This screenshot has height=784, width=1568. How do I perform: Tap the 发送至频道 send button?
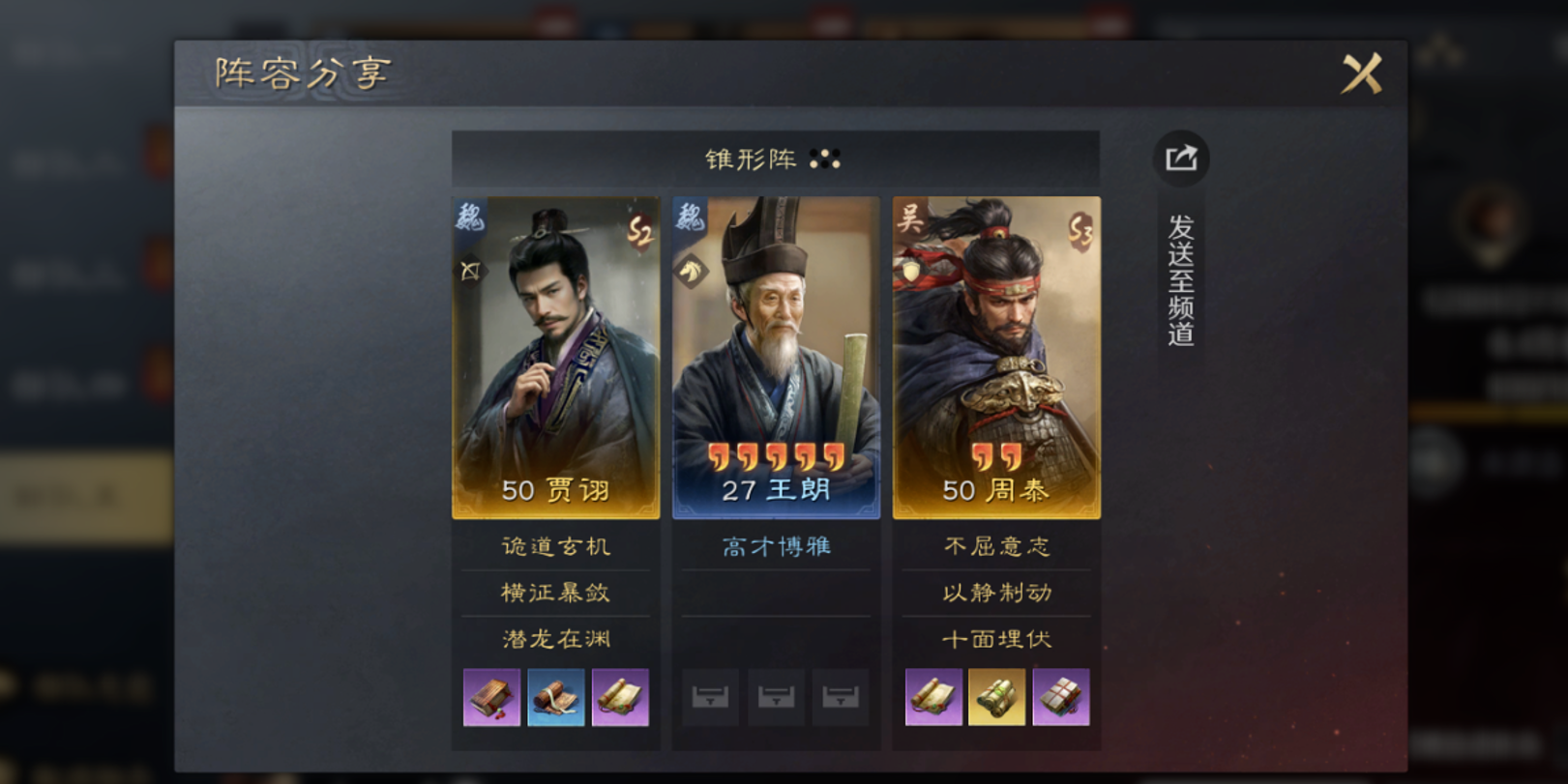(x=1182, y=280)
